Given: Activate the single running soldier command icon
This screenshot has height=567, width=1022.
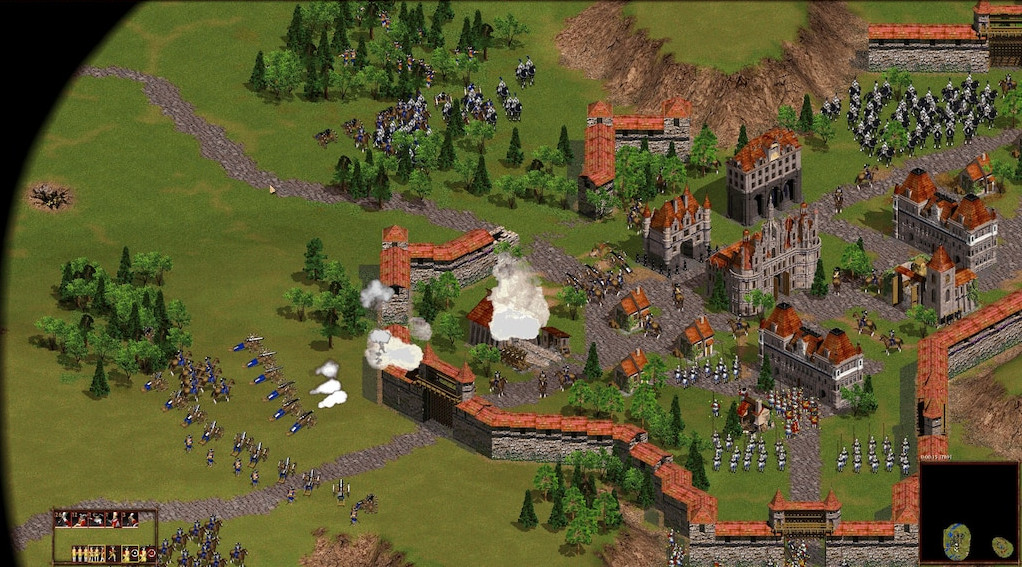Looking at the screenshot, I should click(113, 553).
